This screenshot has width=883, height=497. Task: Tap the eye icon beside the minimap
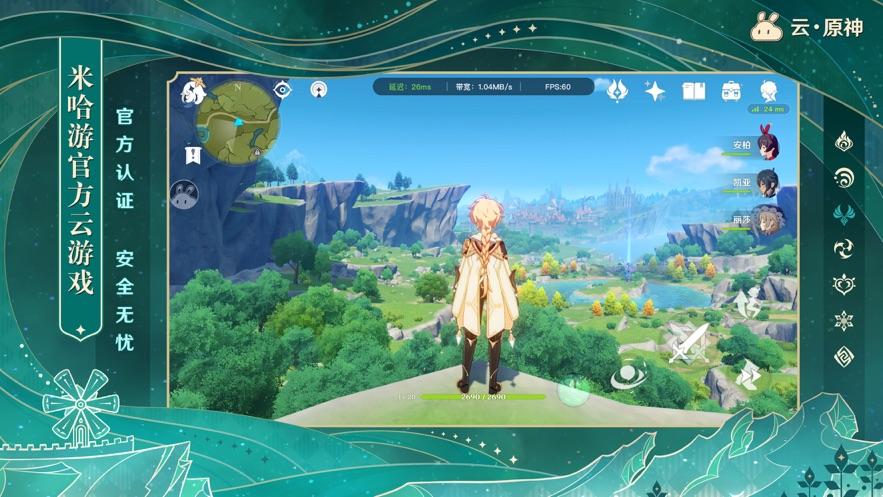(x=283, y=89)
